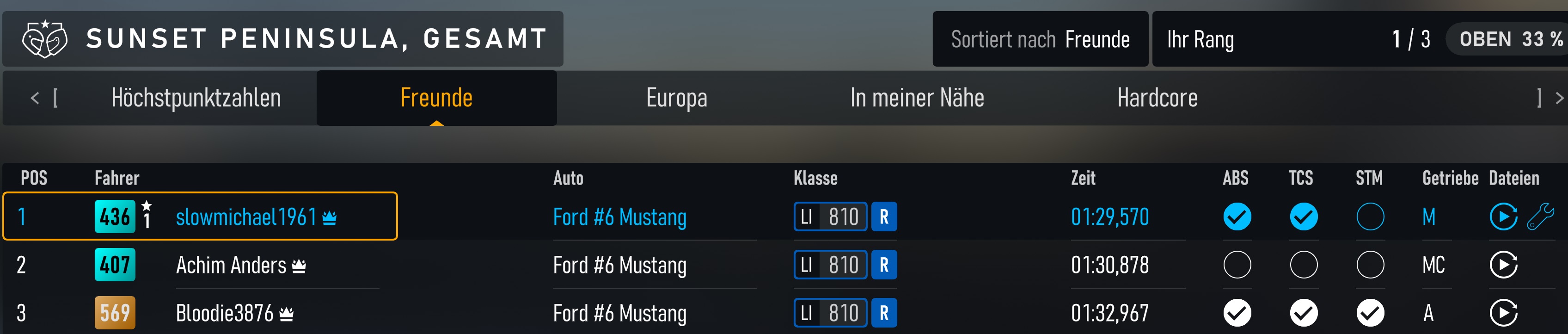Viewport: 1568px width, 334px height.
Task: Open the Sortiert nach Freunde selector
Action: [x=1041, y=39]
